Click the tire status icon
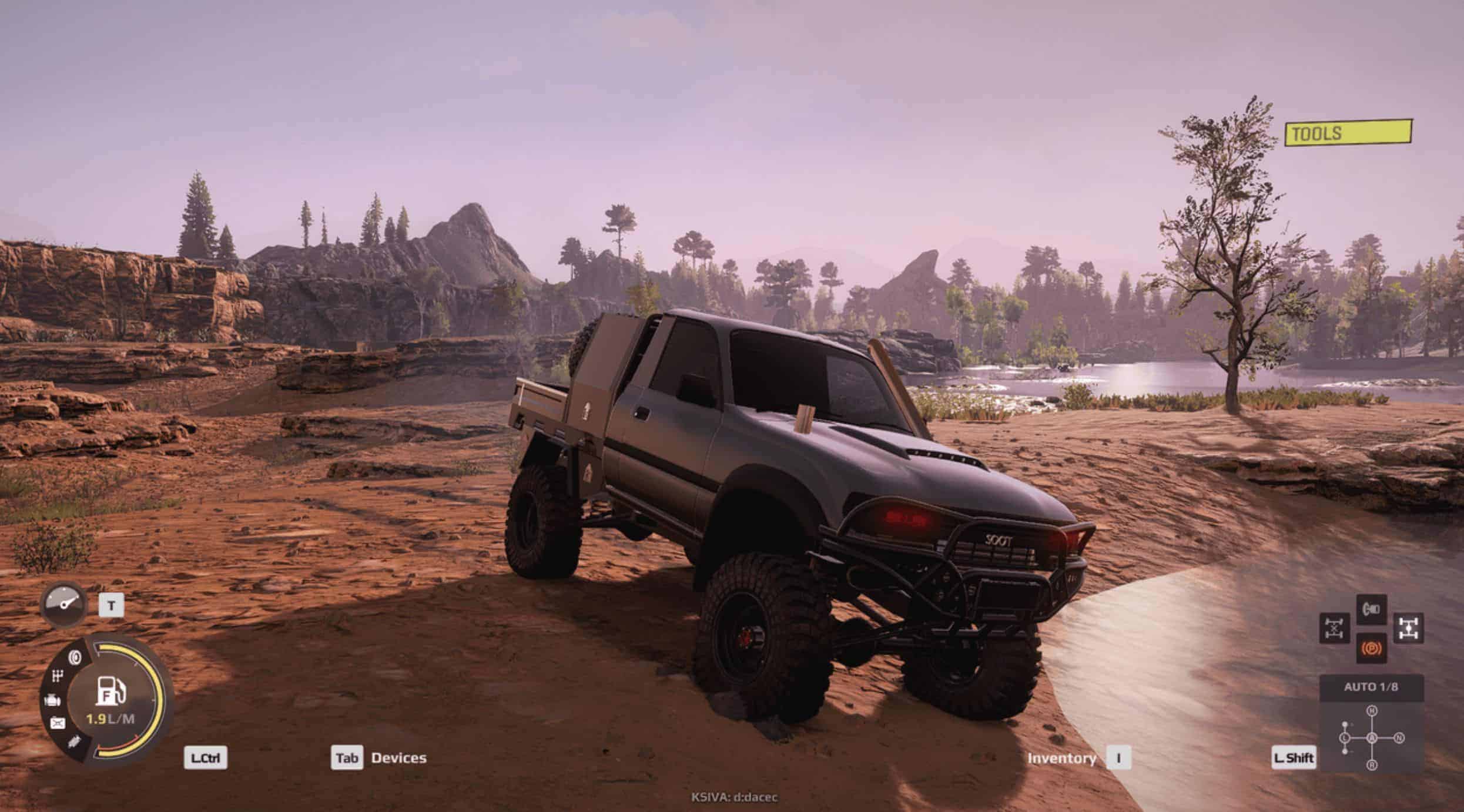 (x=75, y=657)
